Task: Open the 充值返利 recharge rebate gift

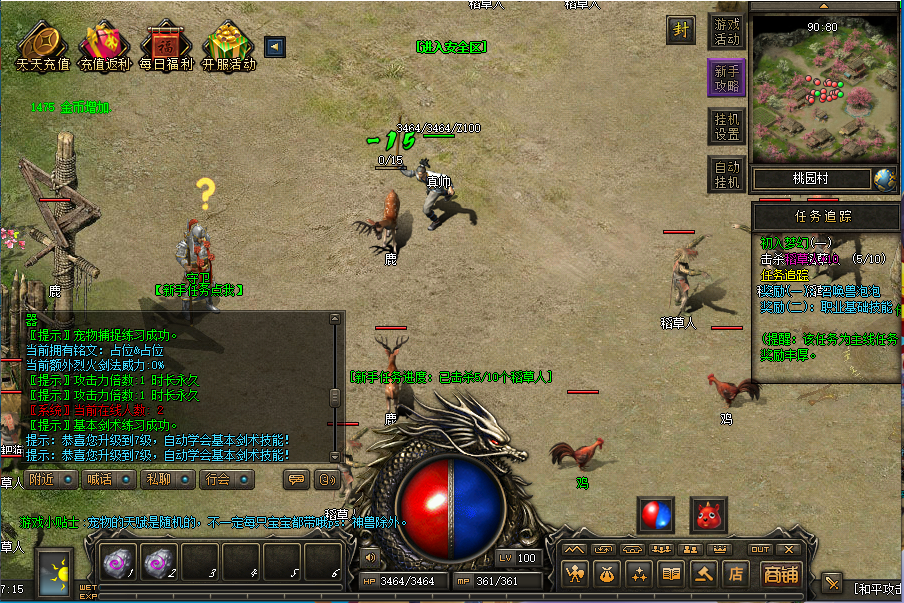Action: [x=104, y=45]
